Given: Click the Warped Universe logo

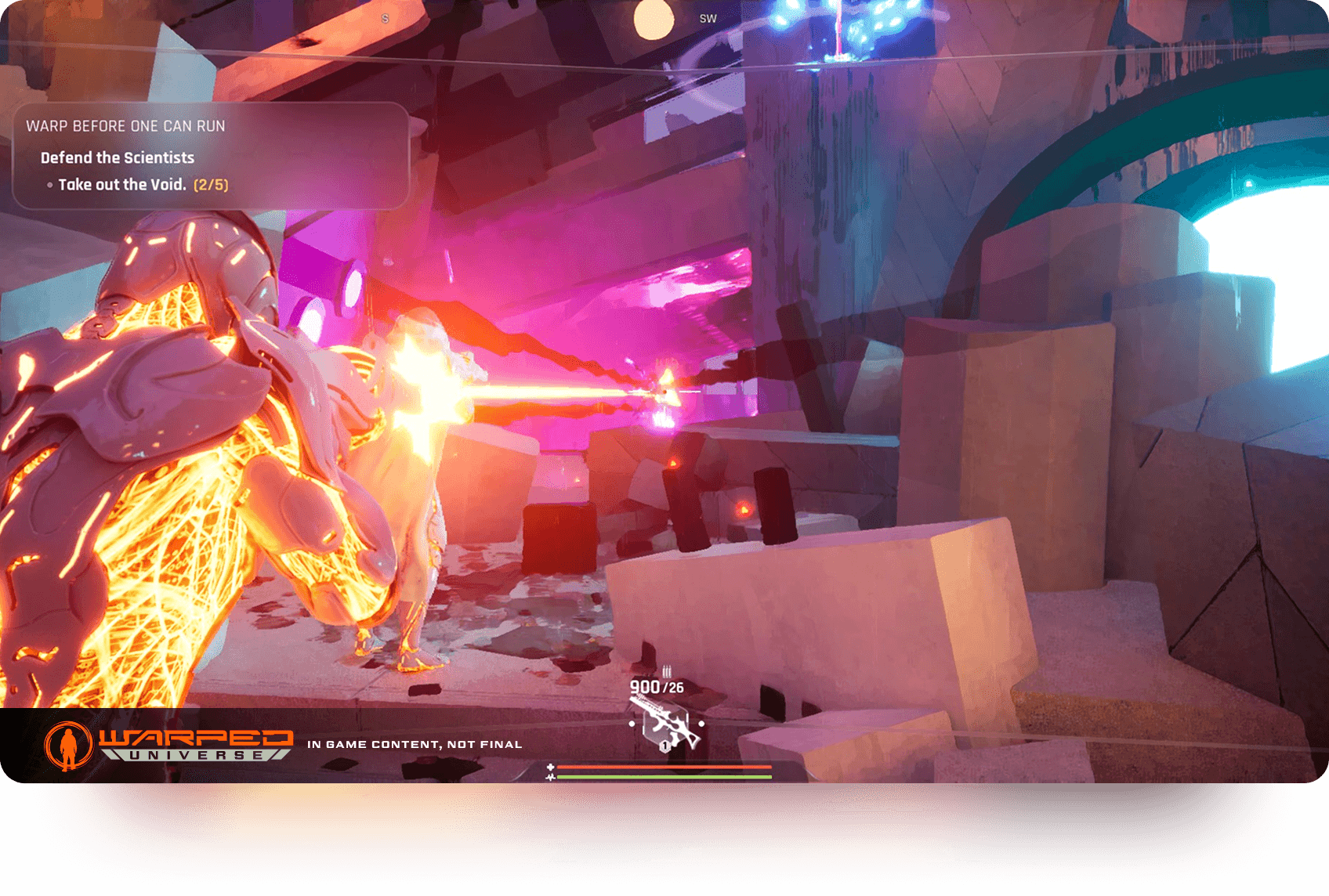Looking at the screenshot, I should click(x=168, y=745).
